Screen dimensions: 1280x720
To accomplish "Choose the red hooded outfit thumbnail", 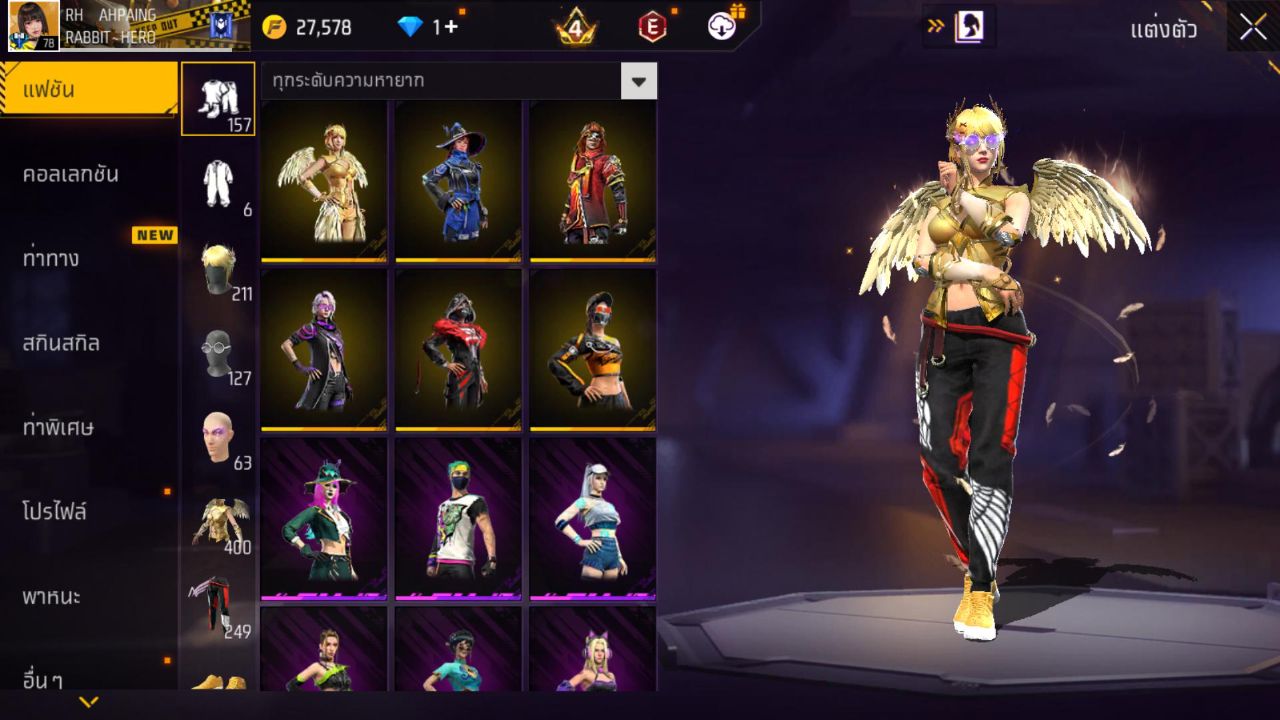I will click(x=592, y=181).
